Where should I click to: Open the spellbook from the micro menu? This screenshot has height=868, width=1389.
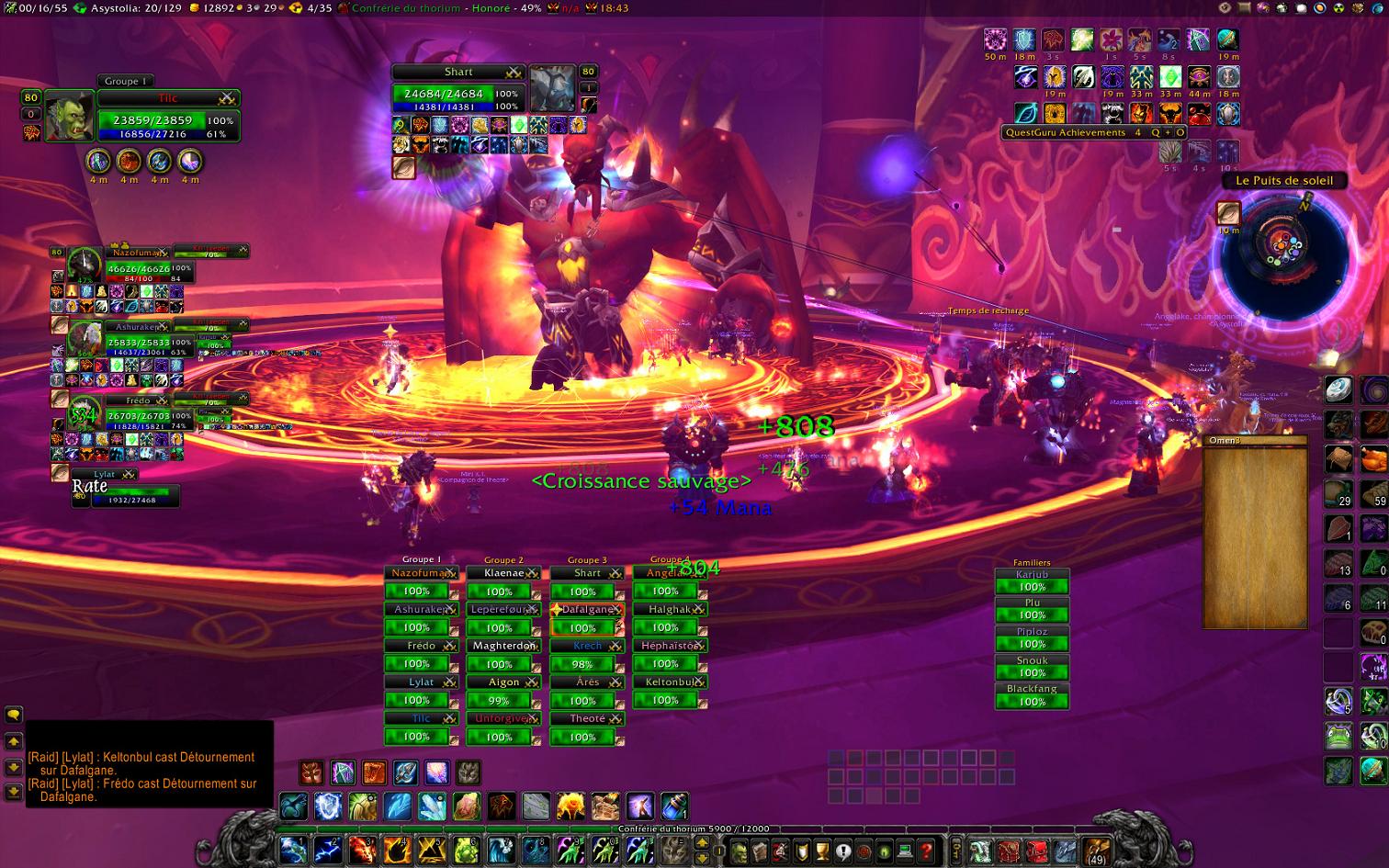click(x=761, y=852)
